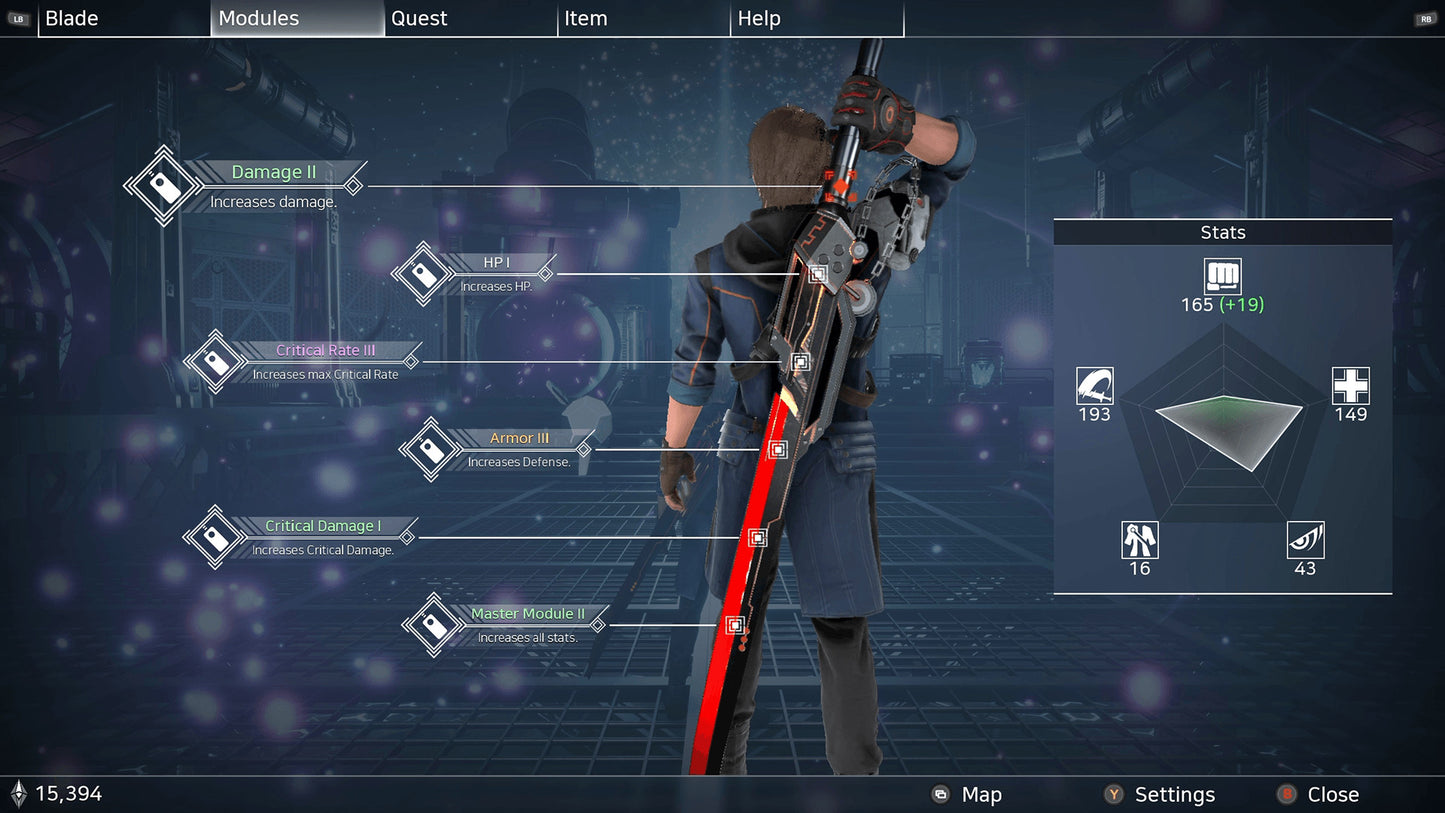The width and height of the screenshot is (1445, 813).
Task: Select the HP I module icon
Action: click(x=422, y=272)
